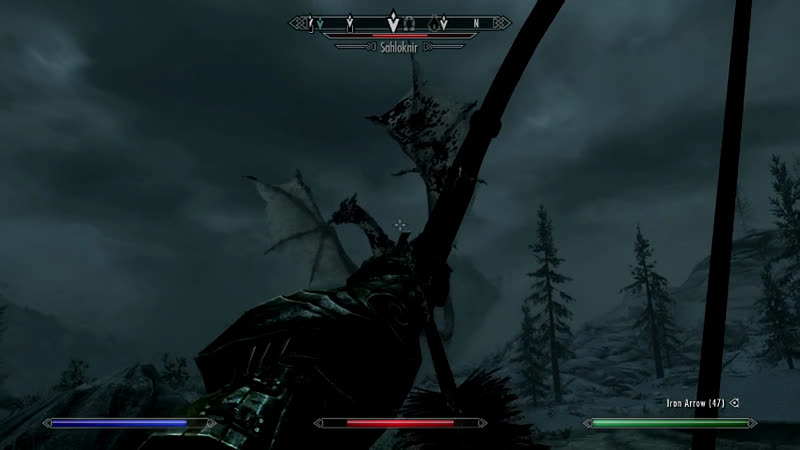The height and width of the screenshot is (450, 800).
Task: Select the arch-shaped location marker on the compass
Action: pos(410,20)
